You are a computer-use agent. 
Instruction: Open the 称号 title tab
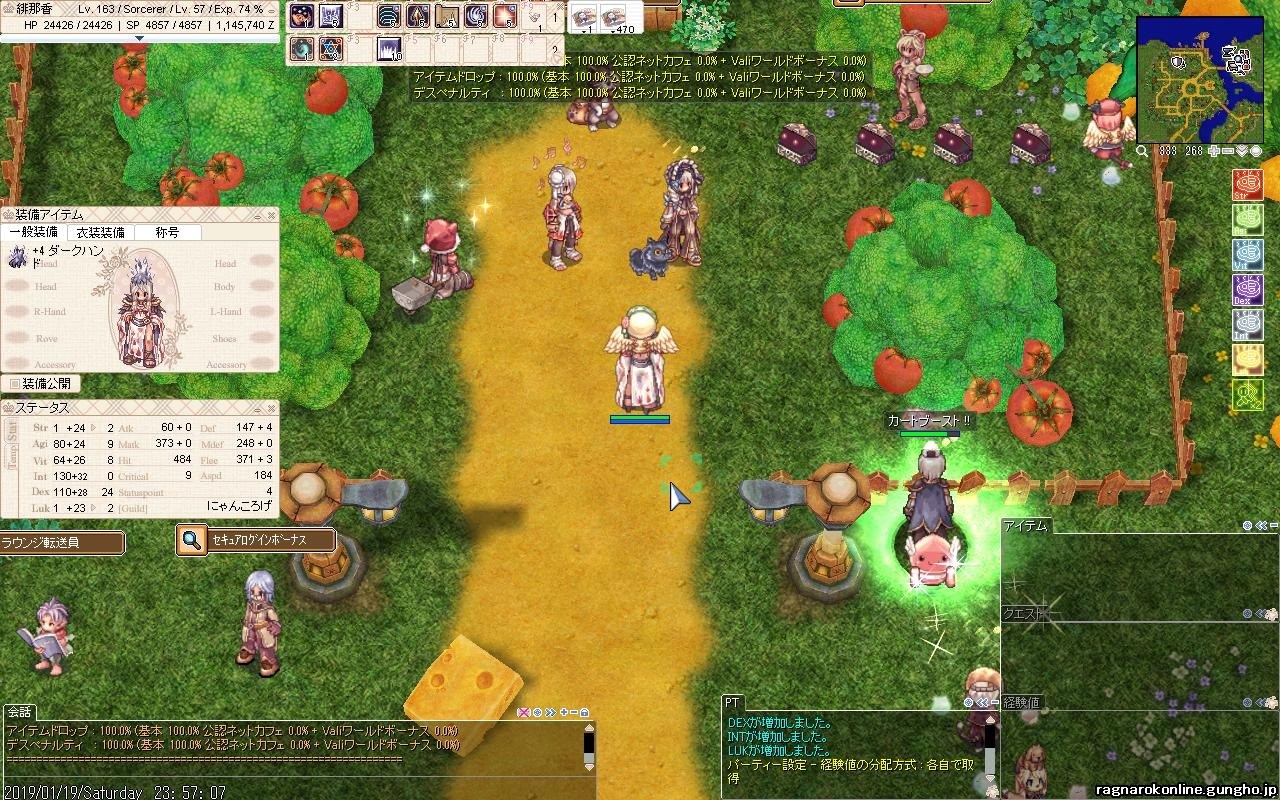167,232
